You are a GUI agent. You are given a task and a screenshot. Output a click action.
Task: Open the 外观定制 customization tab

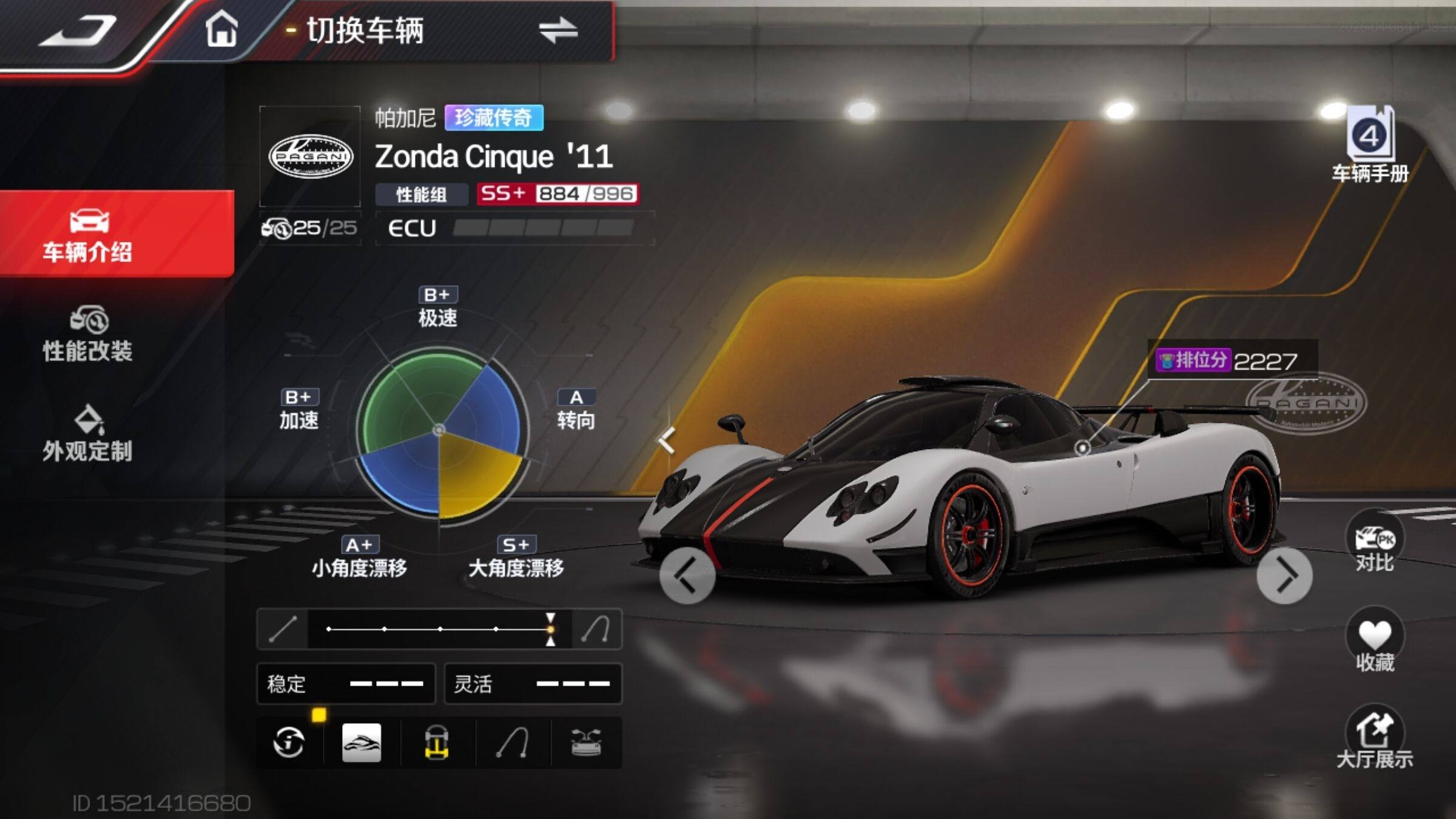(88, 434)
